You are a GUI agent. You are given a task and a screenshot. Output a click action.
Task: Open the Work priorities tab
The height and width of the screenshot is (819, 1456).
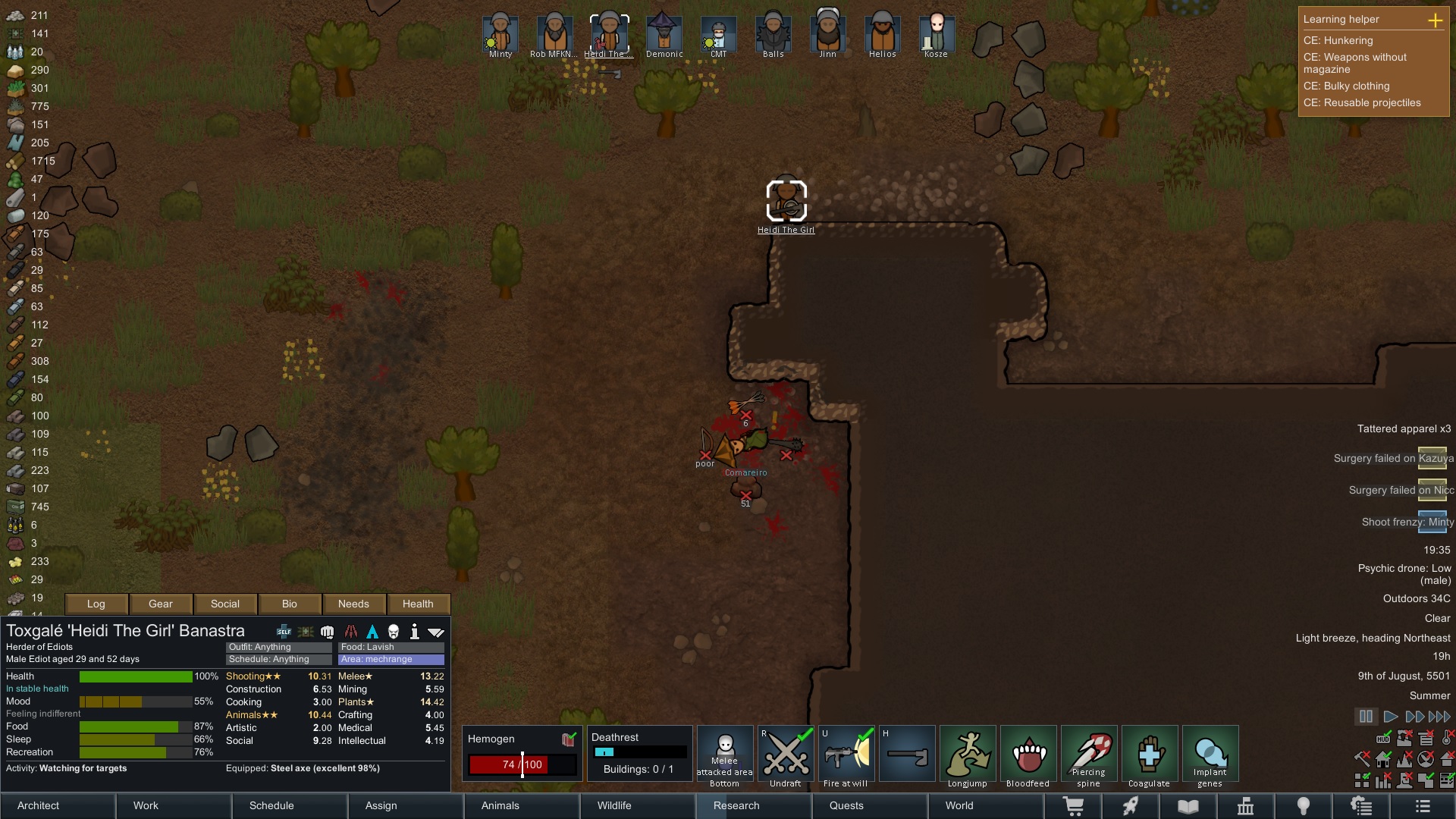(174, 805)
